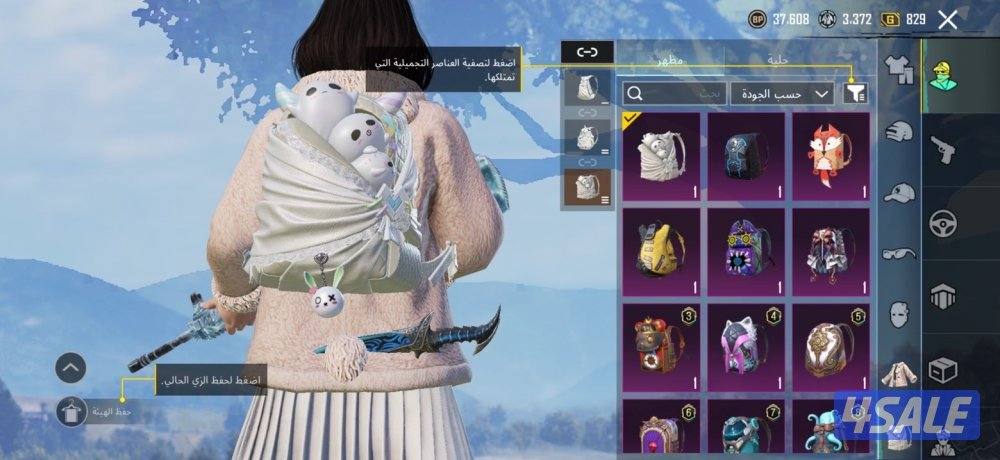Viewport: 1000px width, 460px height.
Task: Expand the up-arrow button above save
Action: pyautogui.click(x=72, y=368)
